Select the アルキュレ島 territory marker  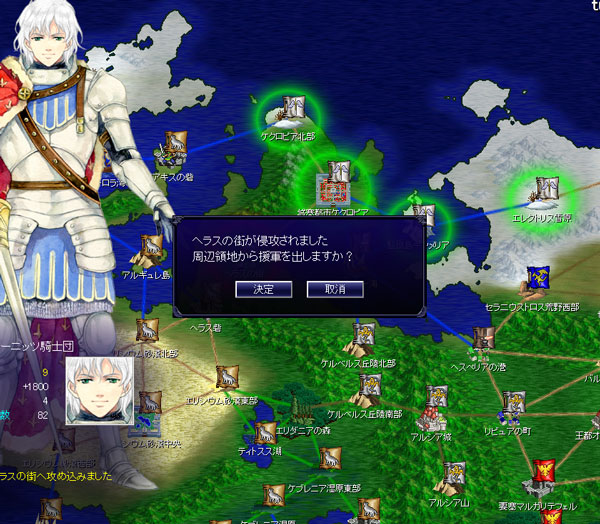click(x=151, y=246)
